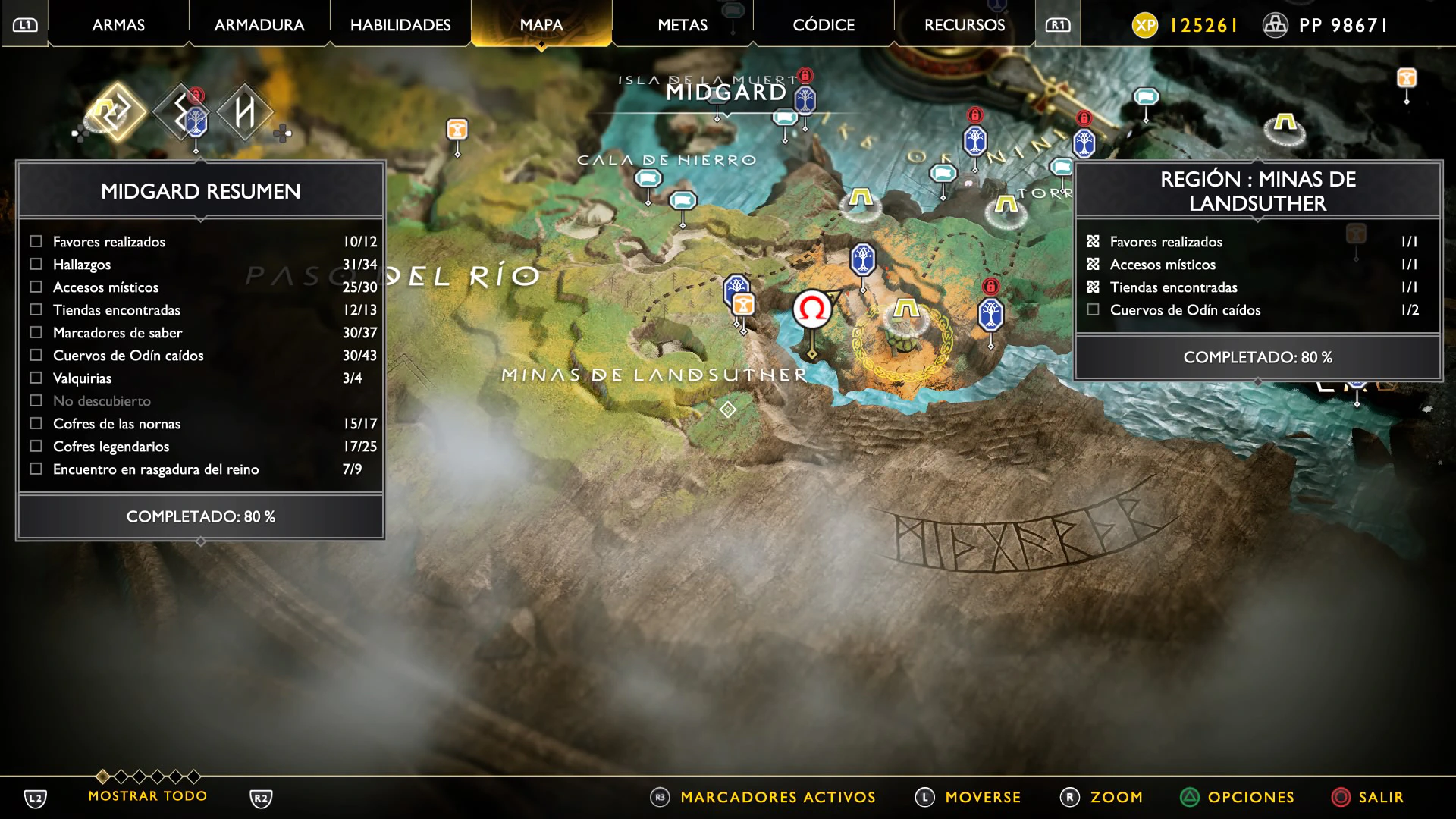Switch to the ARMAS tab

pyautogui.click(x=118, y=25)
